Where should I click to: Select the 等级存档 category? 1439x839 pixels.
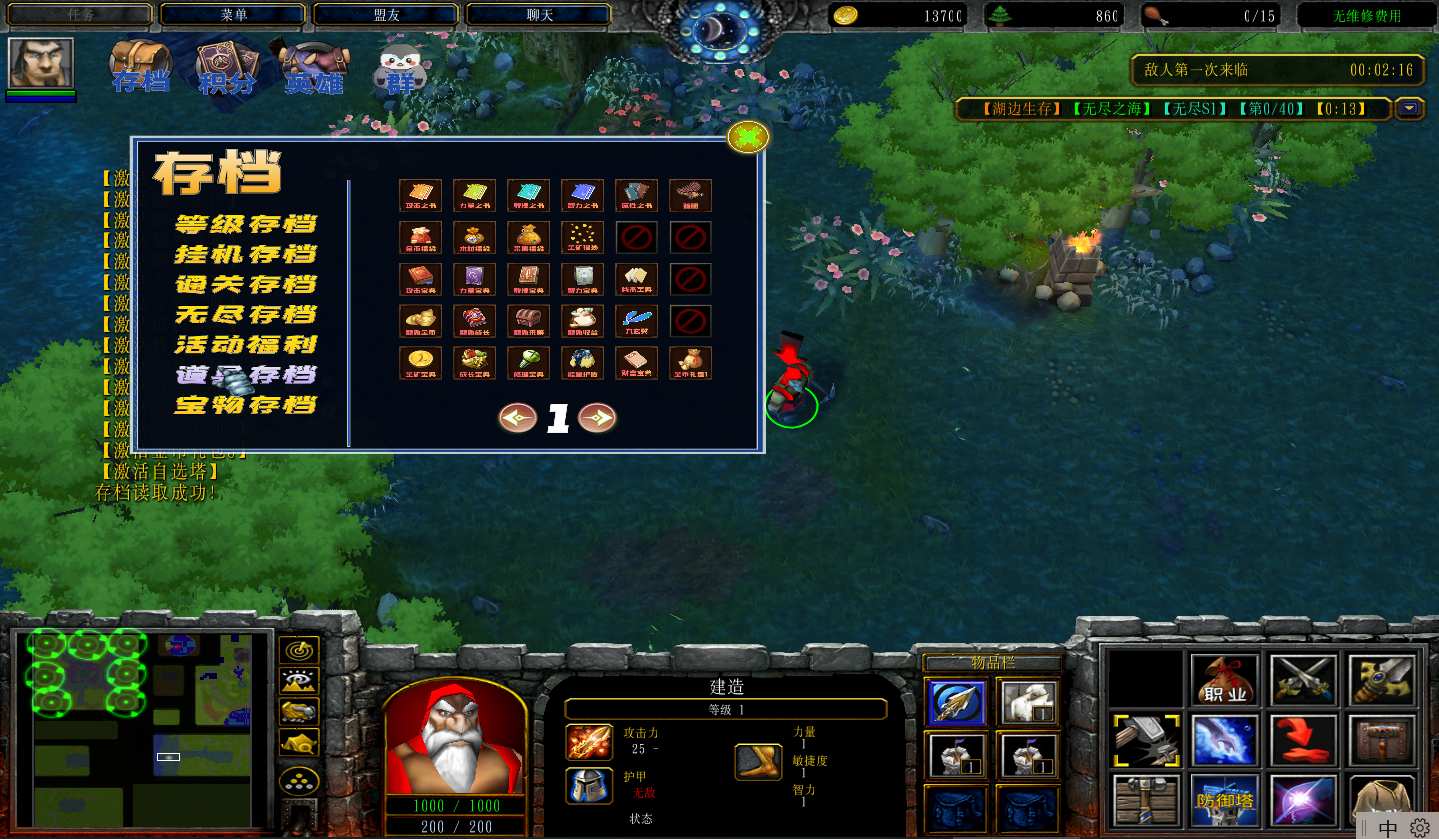coord(246,224)
